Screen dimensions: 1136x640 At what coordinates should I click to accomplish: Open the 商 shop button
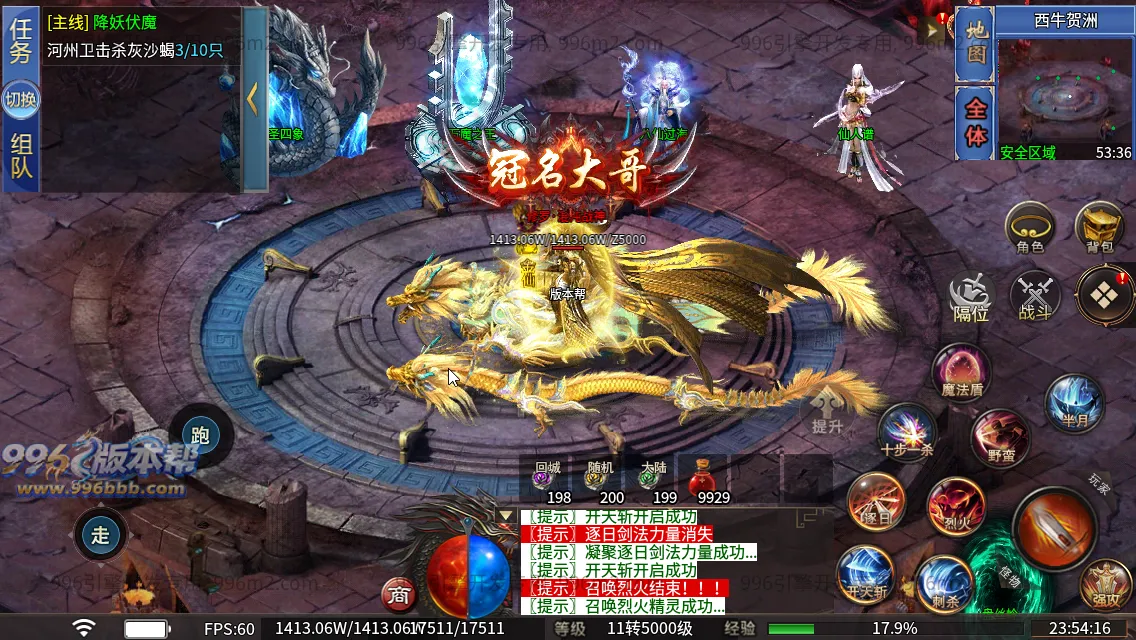point(399,595)
